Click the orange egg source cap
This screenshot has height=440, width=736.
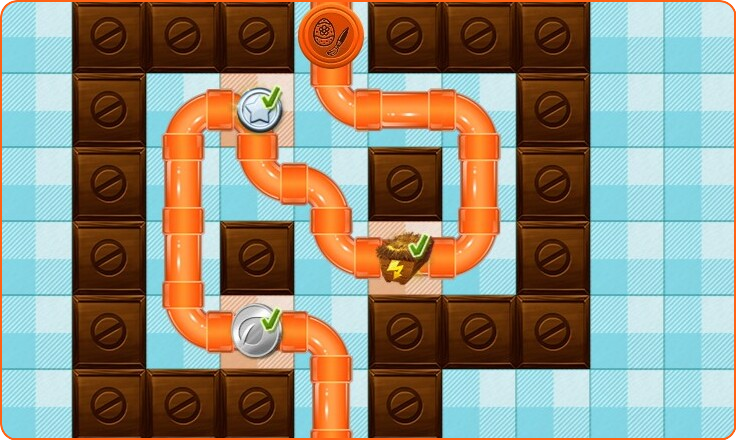(x=331, y=35)
